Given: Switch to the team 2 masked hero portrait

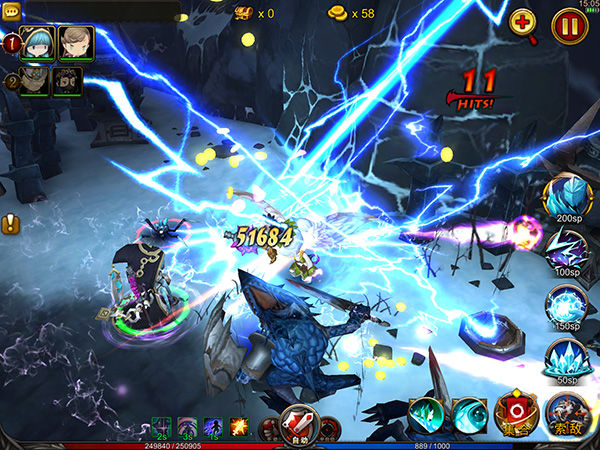Looking at the screenshot, I should 35,81.
